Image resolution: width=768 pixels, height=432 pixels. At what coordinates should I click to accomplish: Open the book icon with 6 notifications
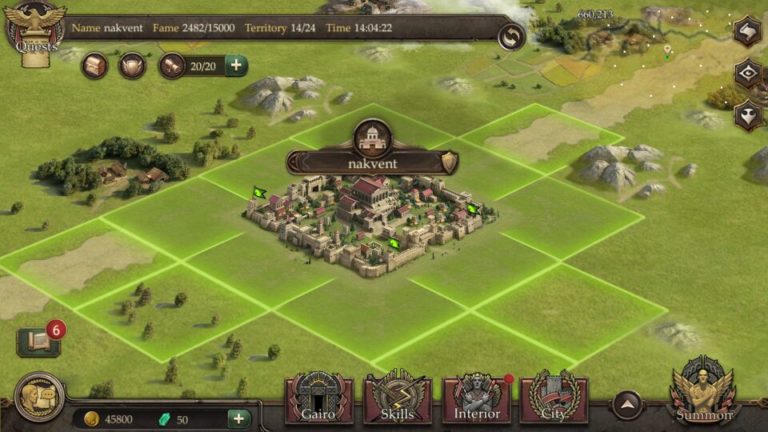tap(37, 342)
